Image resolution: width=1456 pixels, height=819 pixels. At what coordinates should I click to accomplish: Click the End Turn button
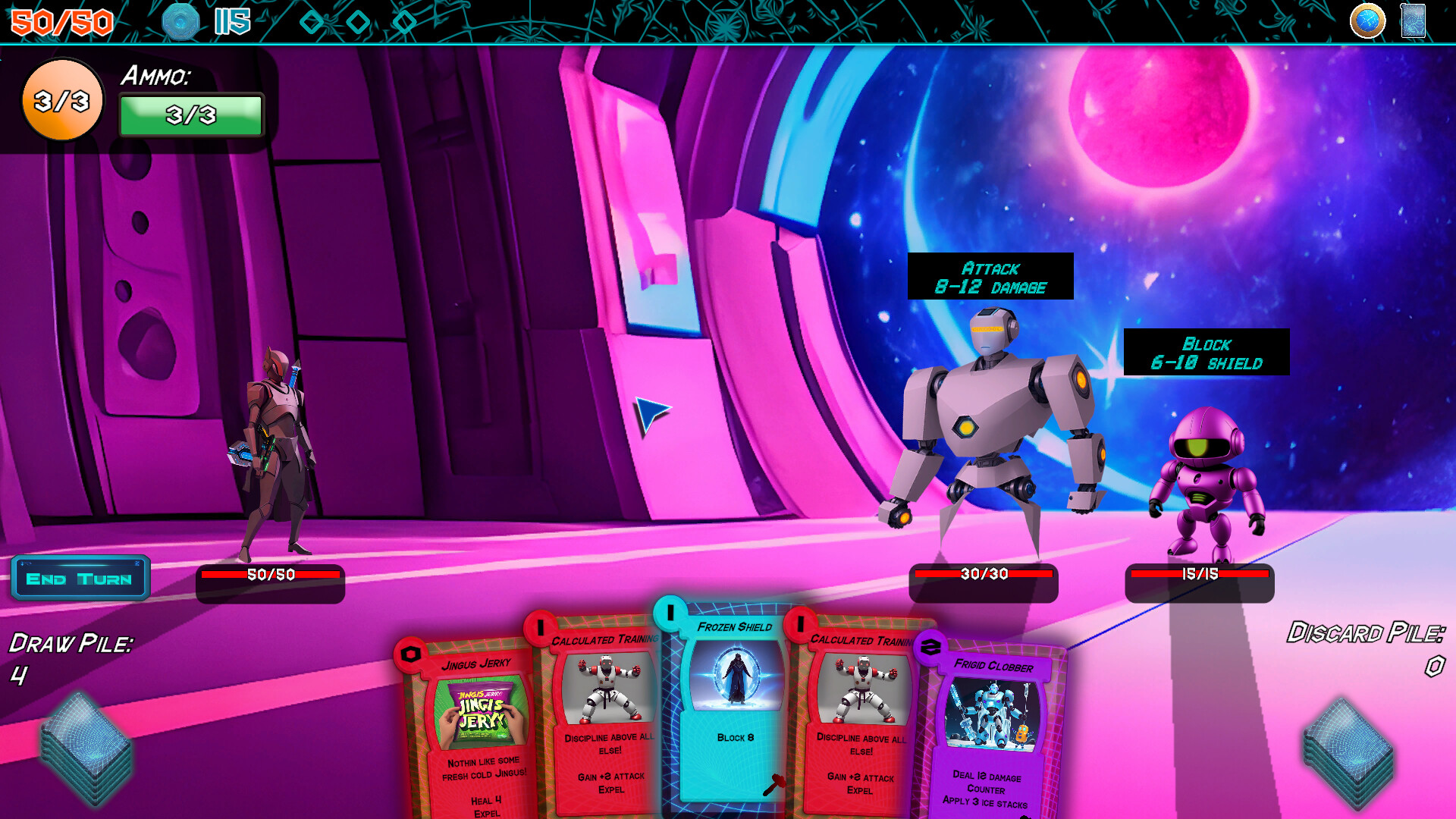(x=79, y=578)
